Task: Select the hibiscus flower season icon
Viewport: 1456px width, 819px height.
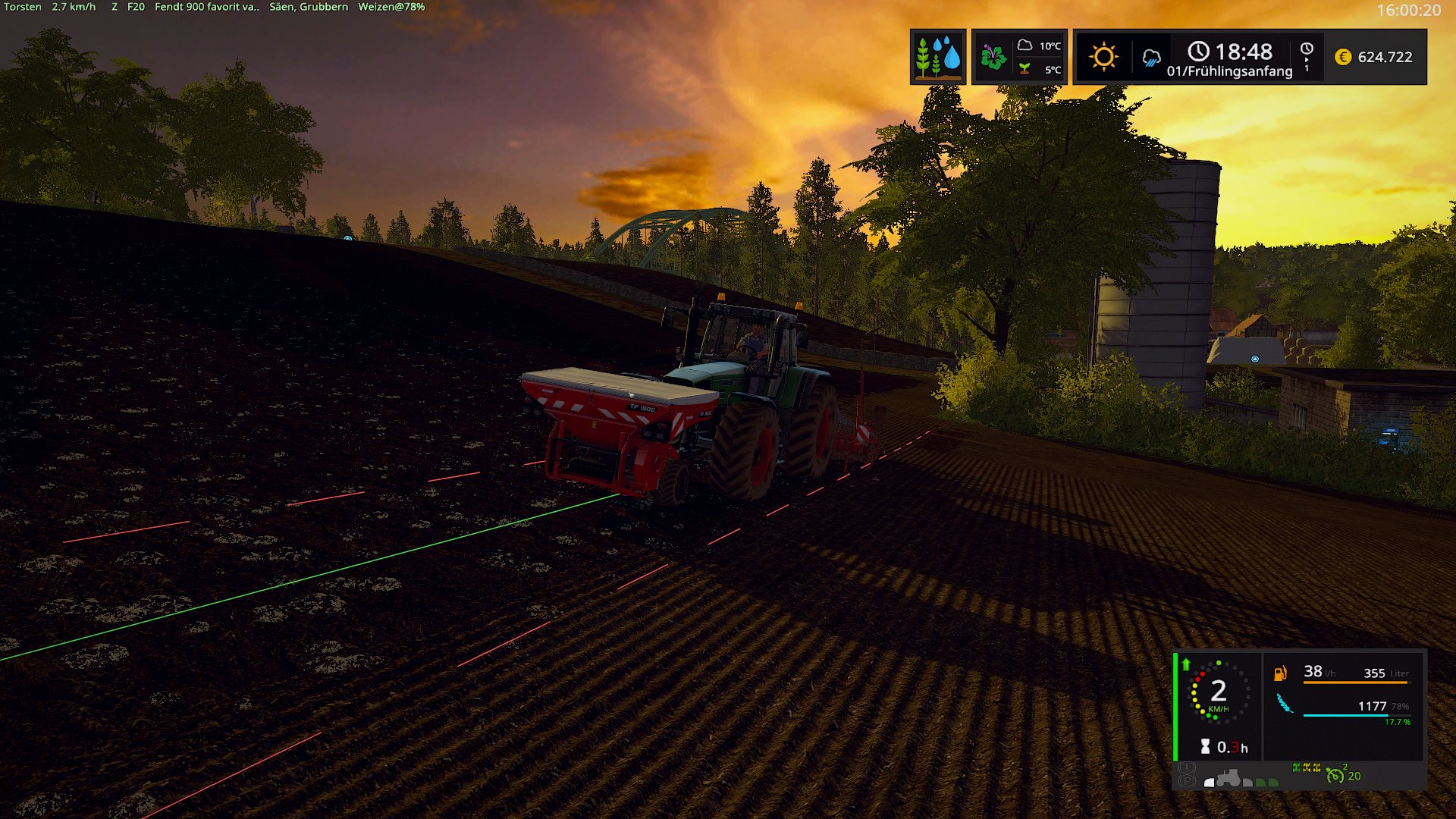Action: click(x=993, y=57)
